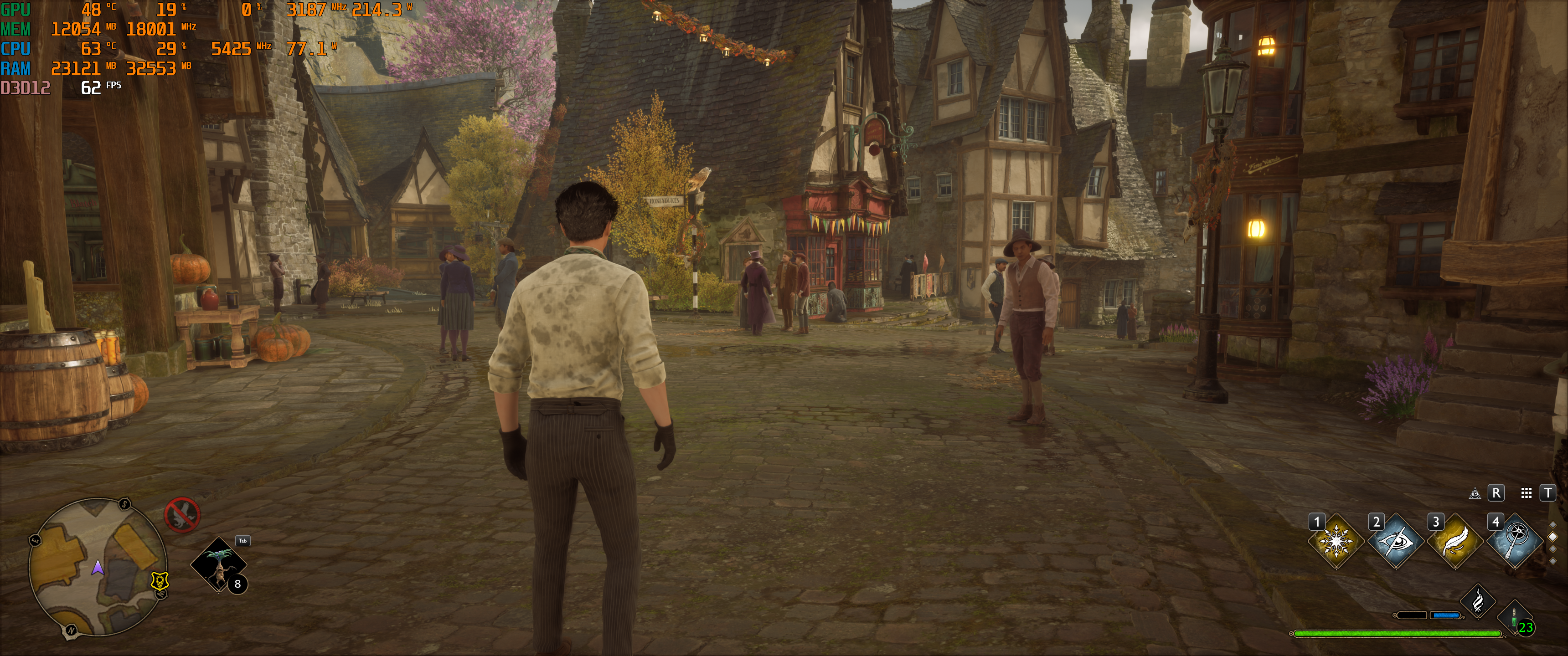Viewport: 1568px width, 656px height.
Task: Click the highlighted spell set diamond indicator
Action: pyautogui.click(x=1553, y=537)
